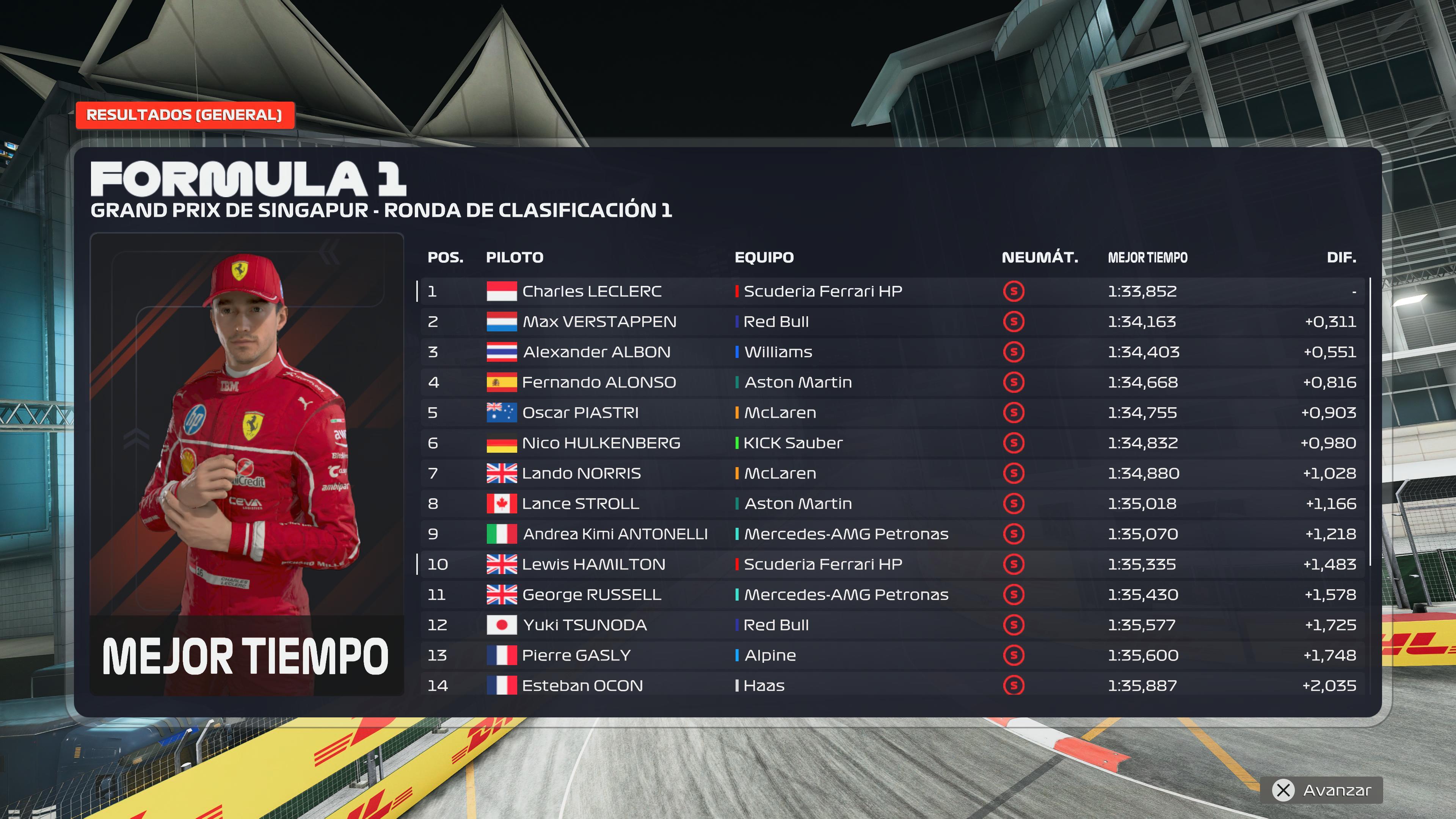Select Max VERSTAPPEN's result row

tap(892, 322)
